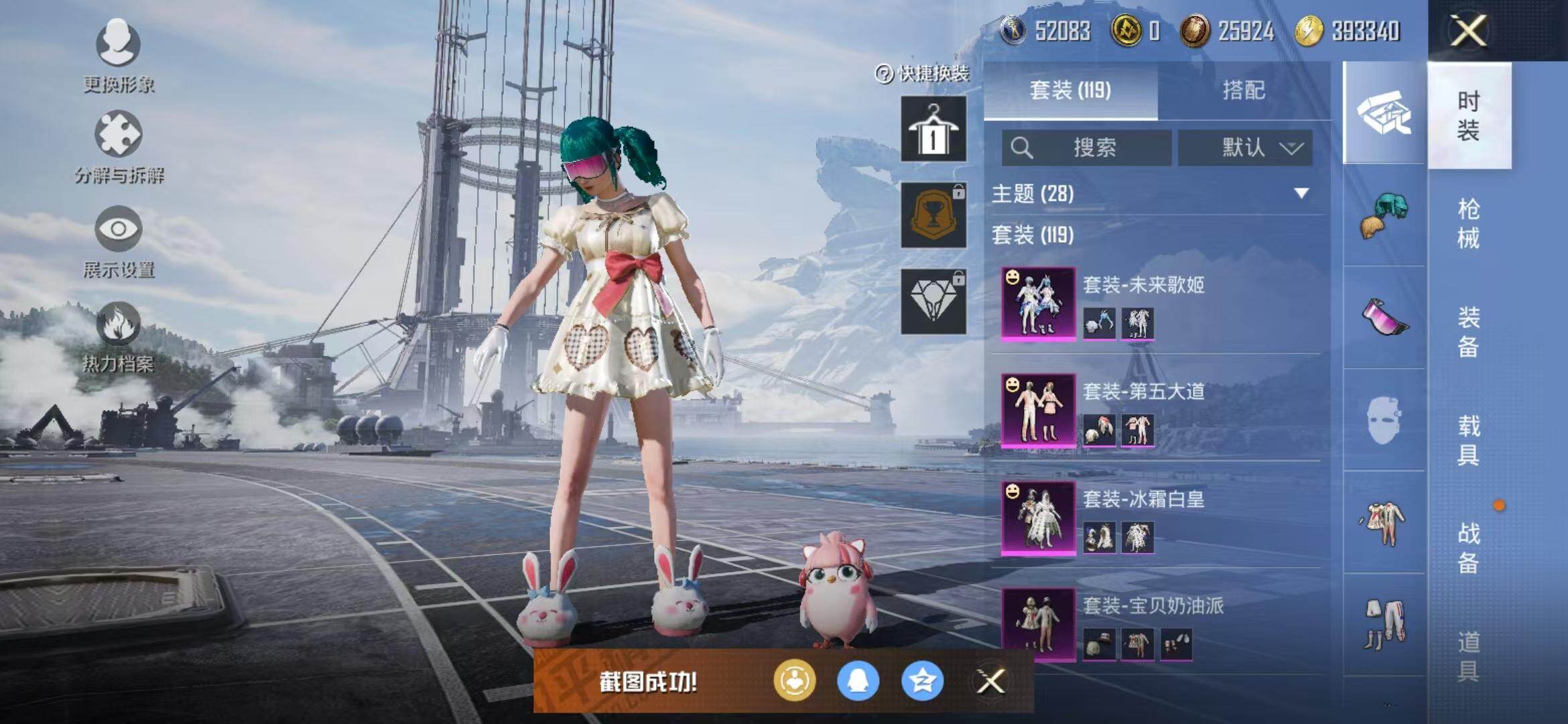Switch to the 载具 vehicles category
The image size is (1568, 724).
click(1468, 440)
